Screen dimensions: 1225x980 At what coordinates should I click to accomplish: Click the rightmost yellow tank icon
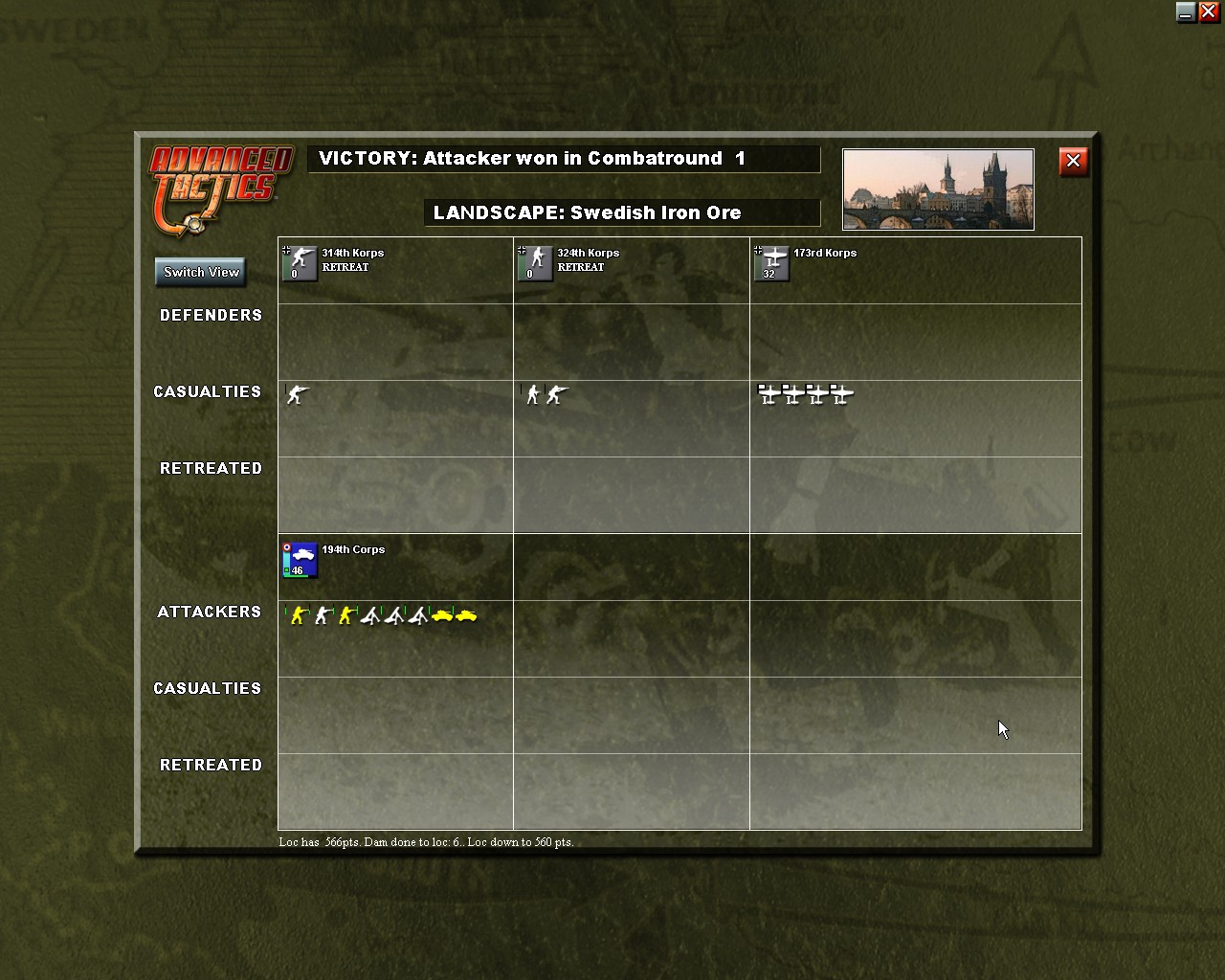click(468, 617)
